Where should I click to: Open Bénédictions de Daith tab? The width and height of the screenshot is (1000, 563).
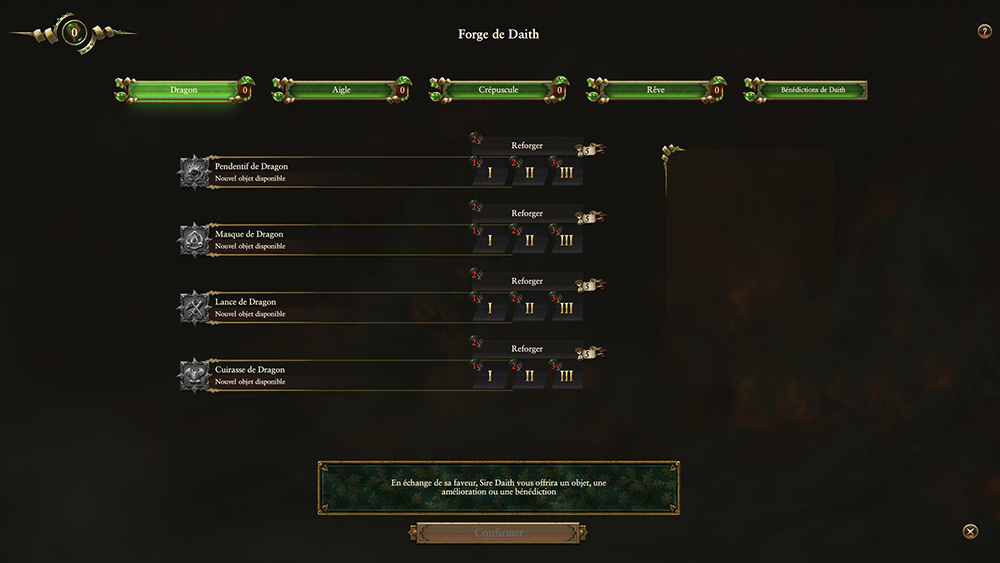pos(812,90)
